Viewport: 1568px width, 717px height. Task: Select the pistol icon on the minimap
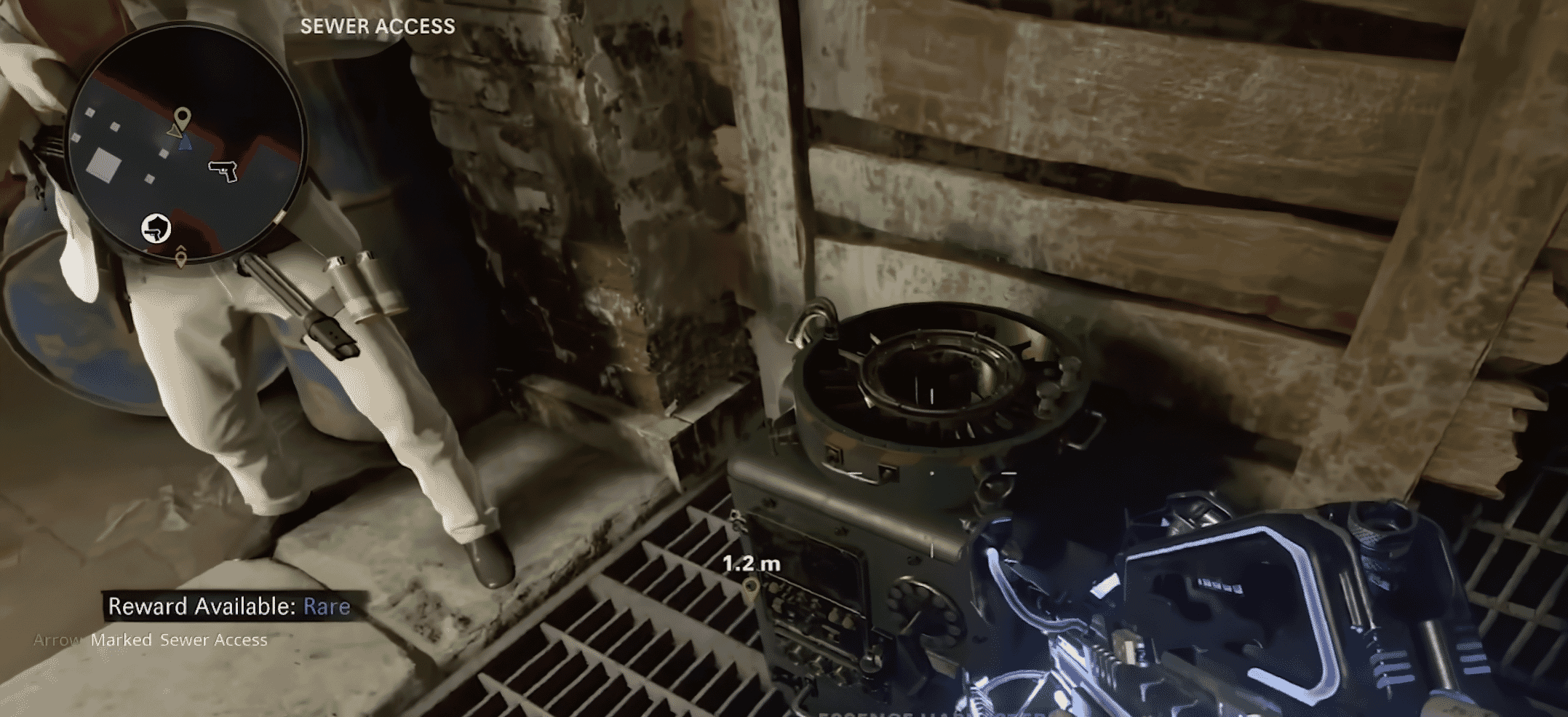221,170
